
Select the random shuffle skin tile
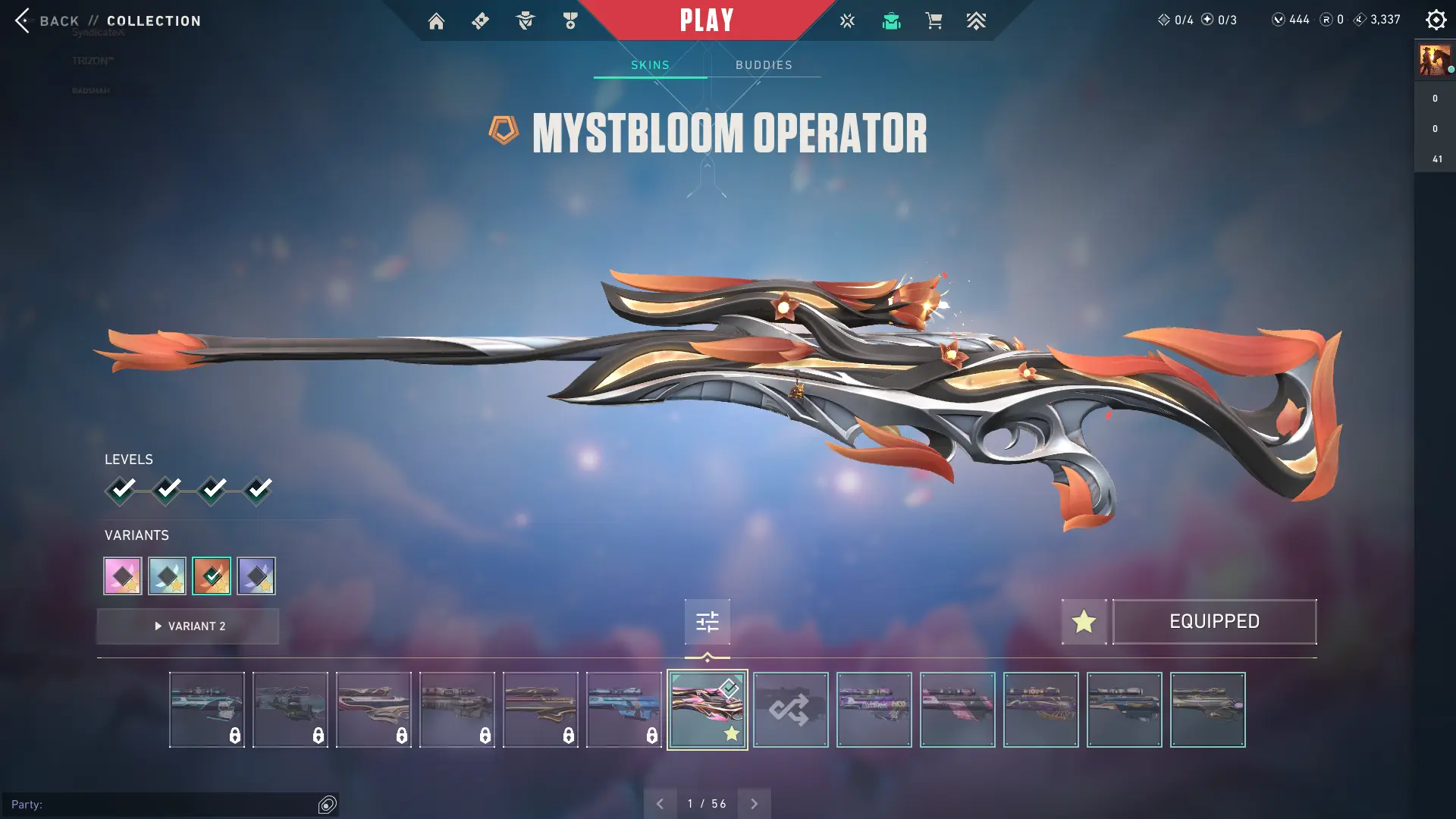coord(790,710)
